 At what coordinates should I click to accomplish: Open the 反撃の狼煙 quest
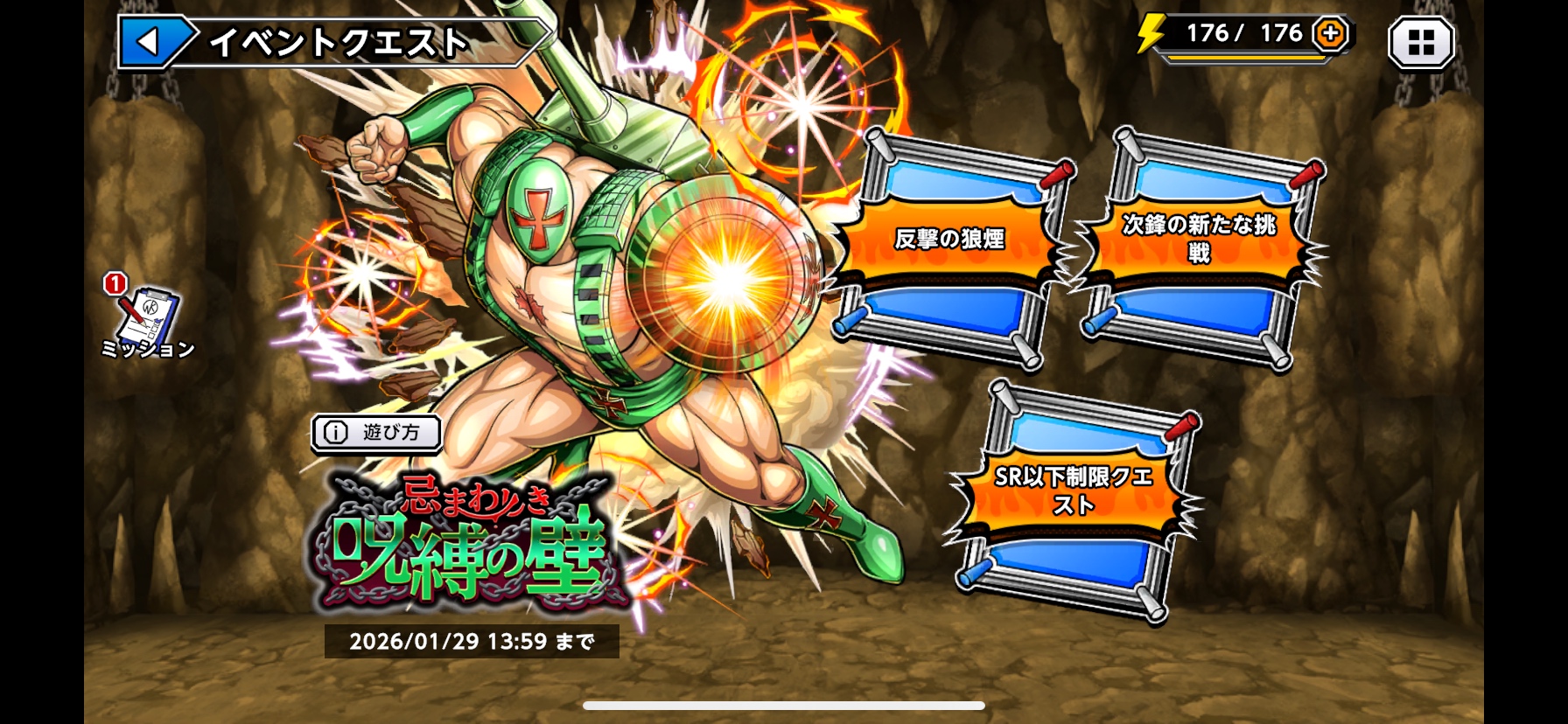coord(949,240)
